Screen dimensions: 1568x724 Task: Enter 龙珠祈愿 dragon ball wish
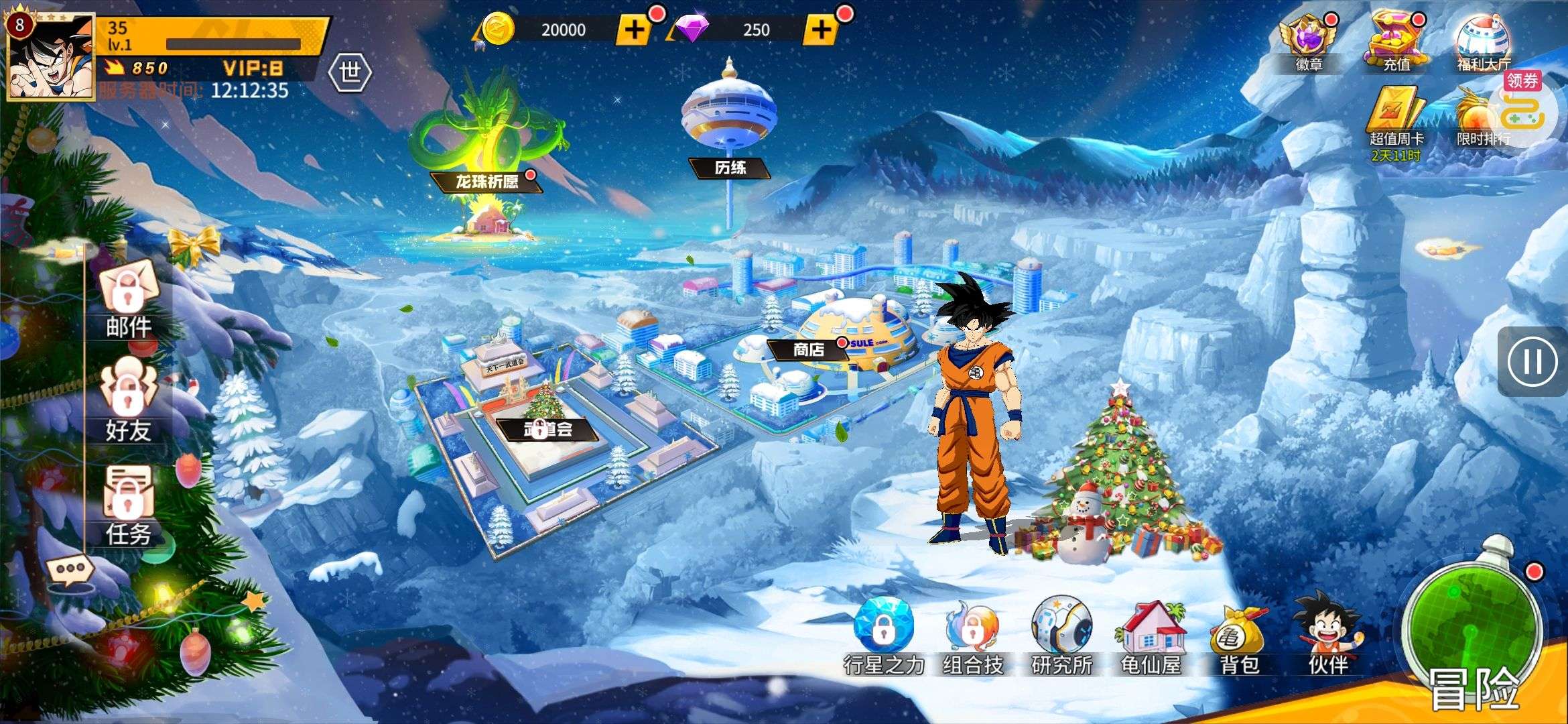pyautogui.click(x=487, y=182)
